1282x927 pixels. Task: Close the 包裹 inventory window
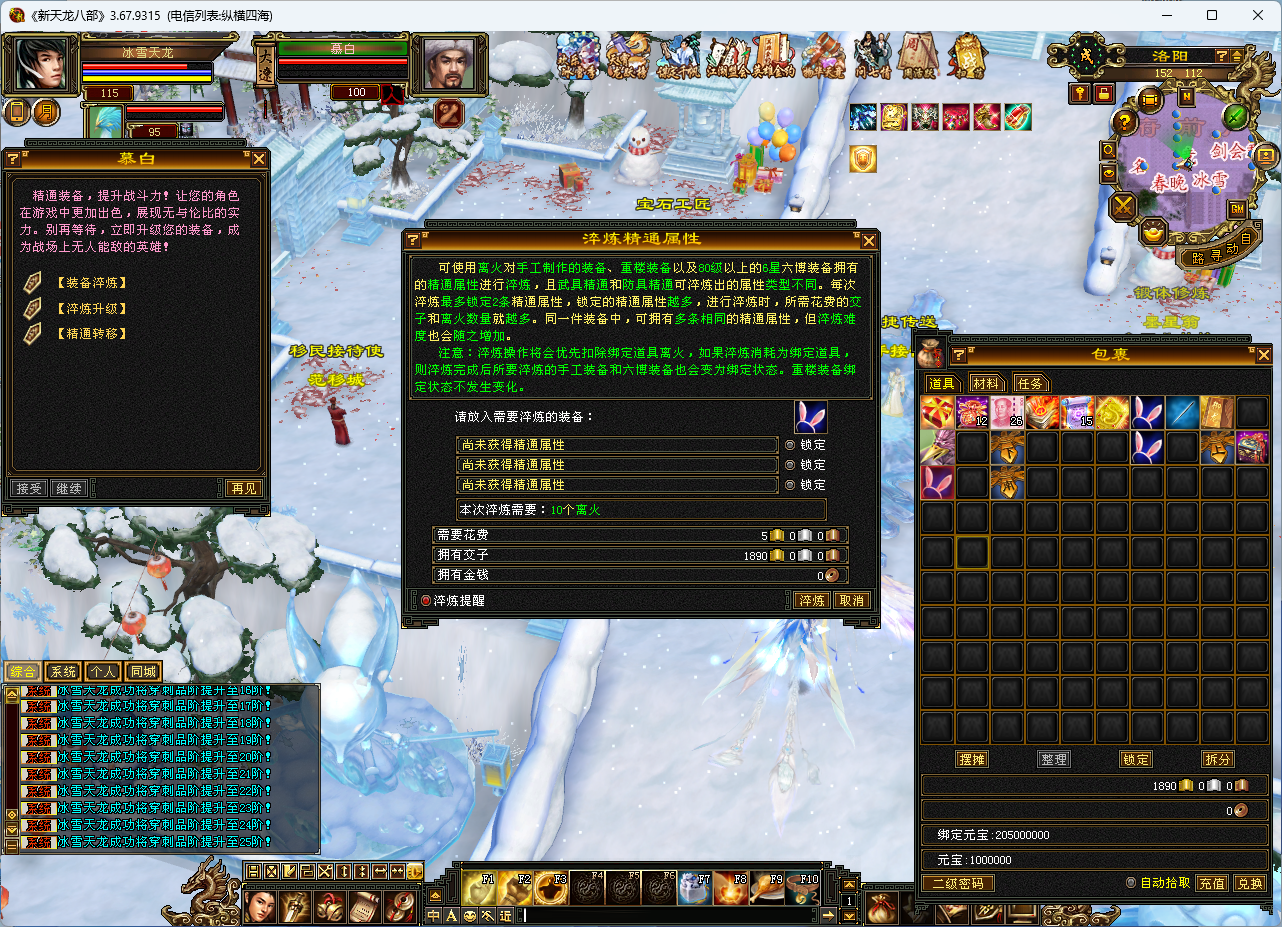pyautogui.click(x=1264, y=355)
